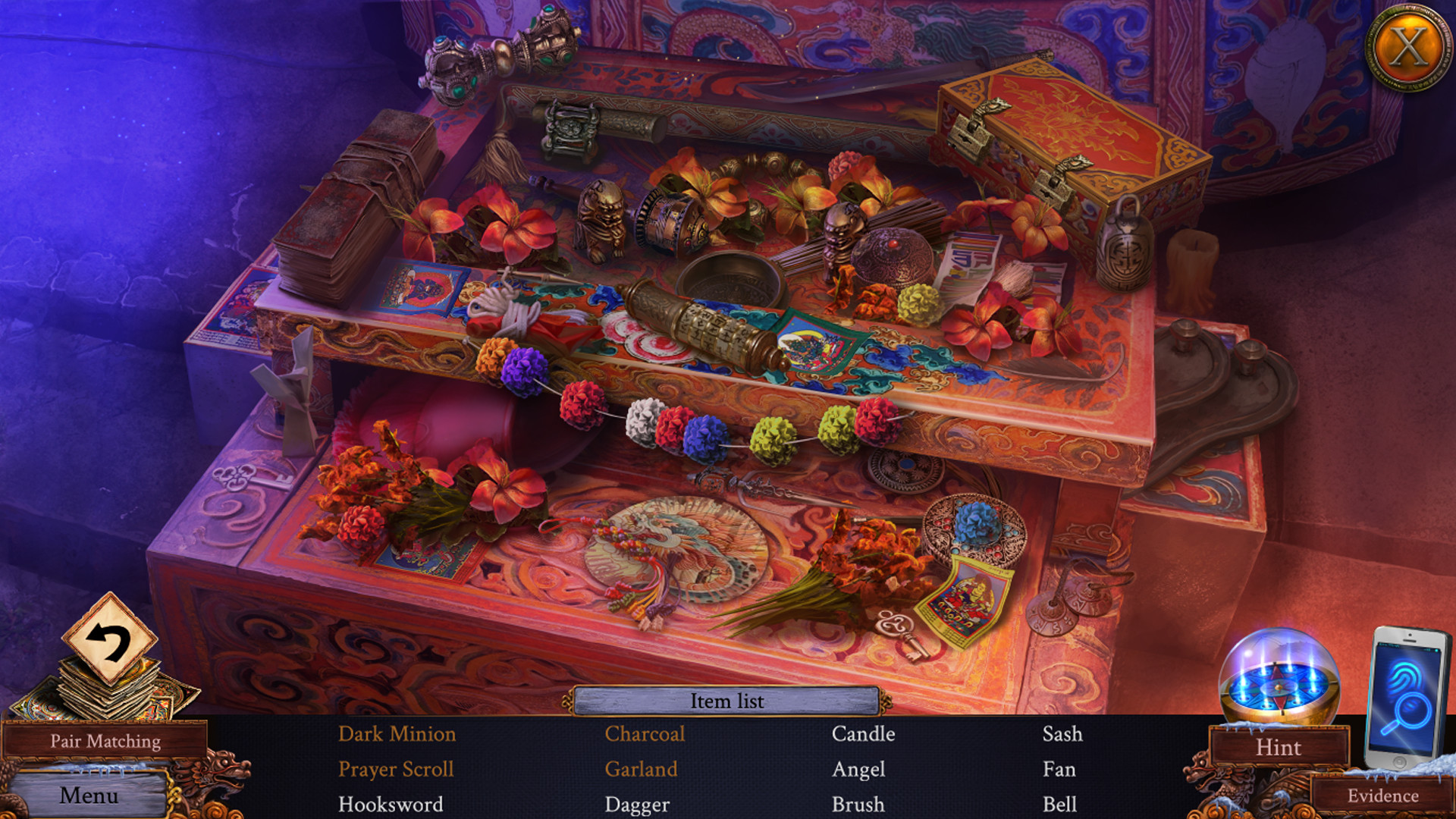Image resolution: width=1456 pixels, height=819 pixels.
Task: Click "Charcoal" in the item list
Action: tap(645, 734)
